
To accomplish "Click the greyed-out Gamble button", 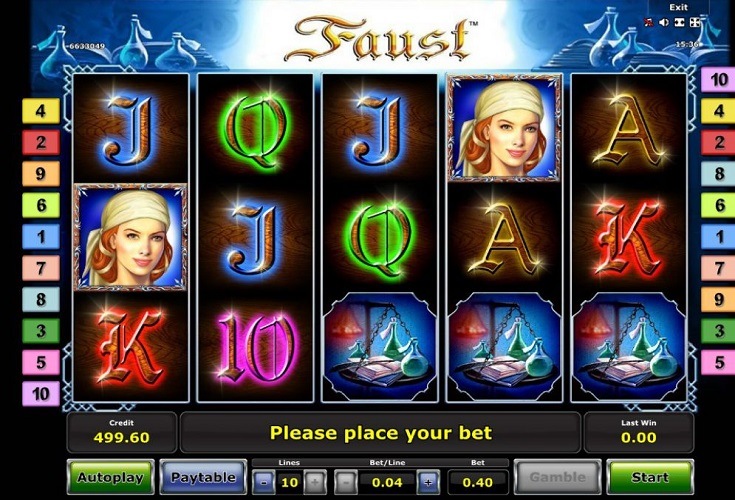I will coord(557,477).
